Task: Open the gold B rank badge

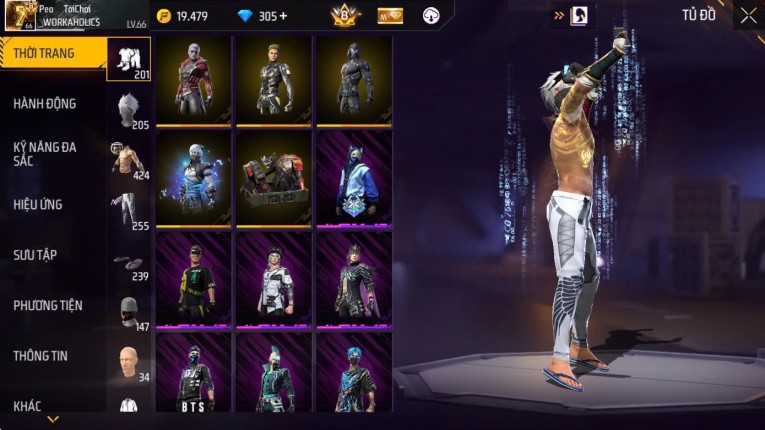Action: (x=344, y=15)
